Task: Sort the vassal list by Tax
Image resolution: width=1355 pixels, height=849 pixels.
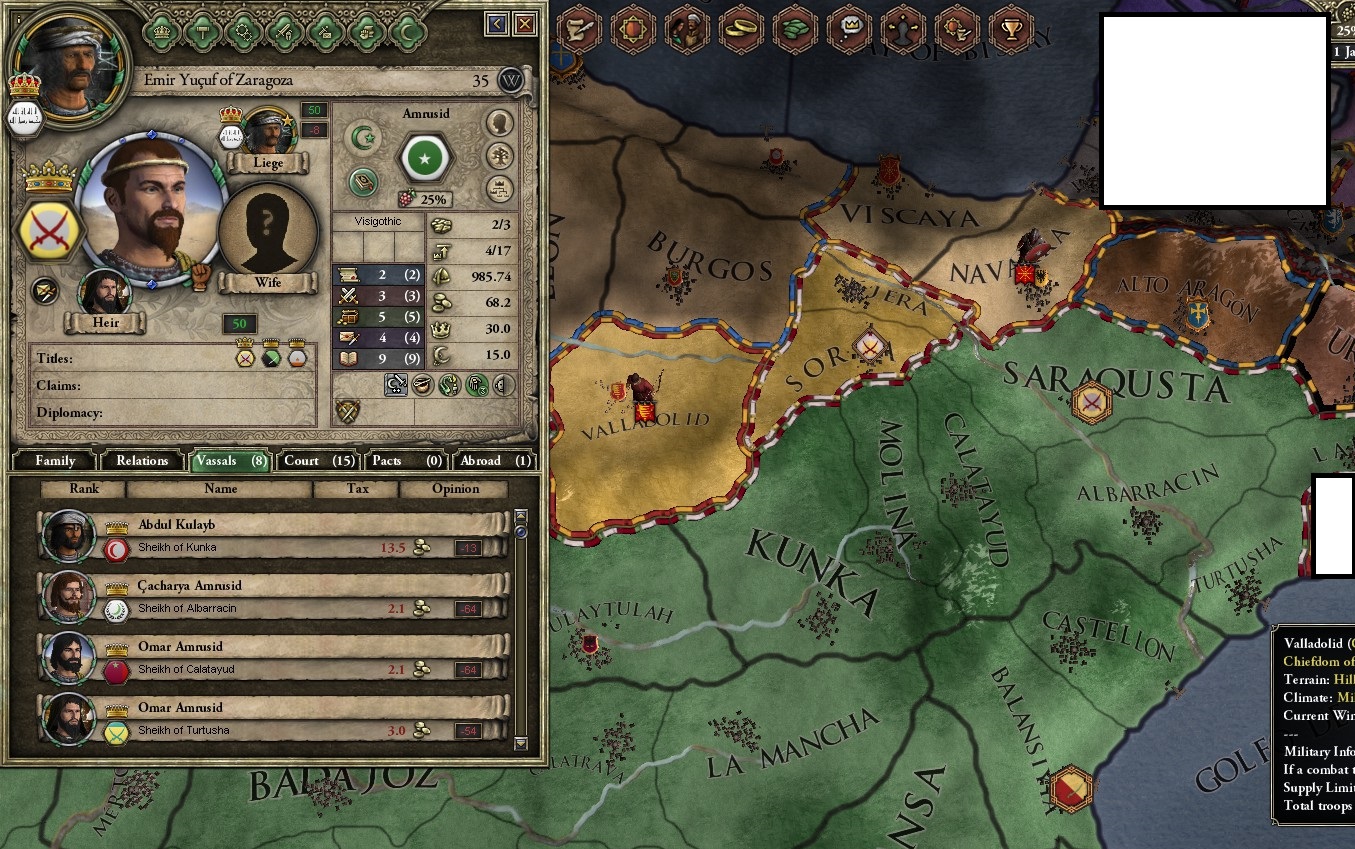Action: coord(356,489)
